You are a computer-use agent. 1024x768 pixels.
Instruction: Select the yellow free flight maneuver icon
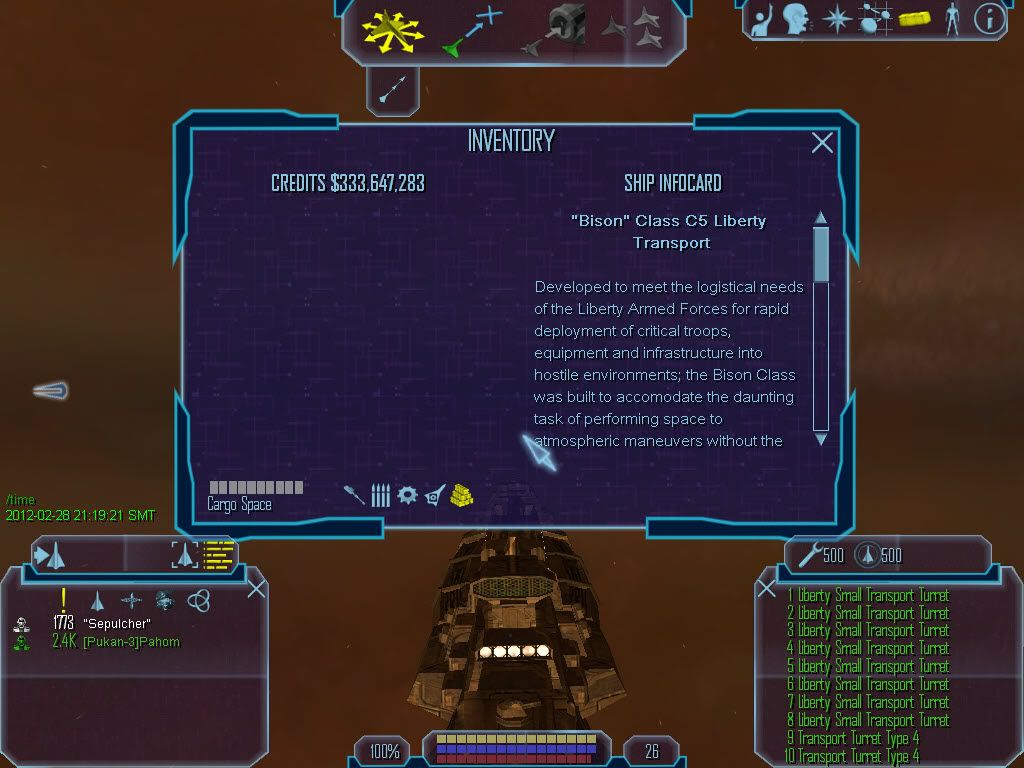point(393,30)
